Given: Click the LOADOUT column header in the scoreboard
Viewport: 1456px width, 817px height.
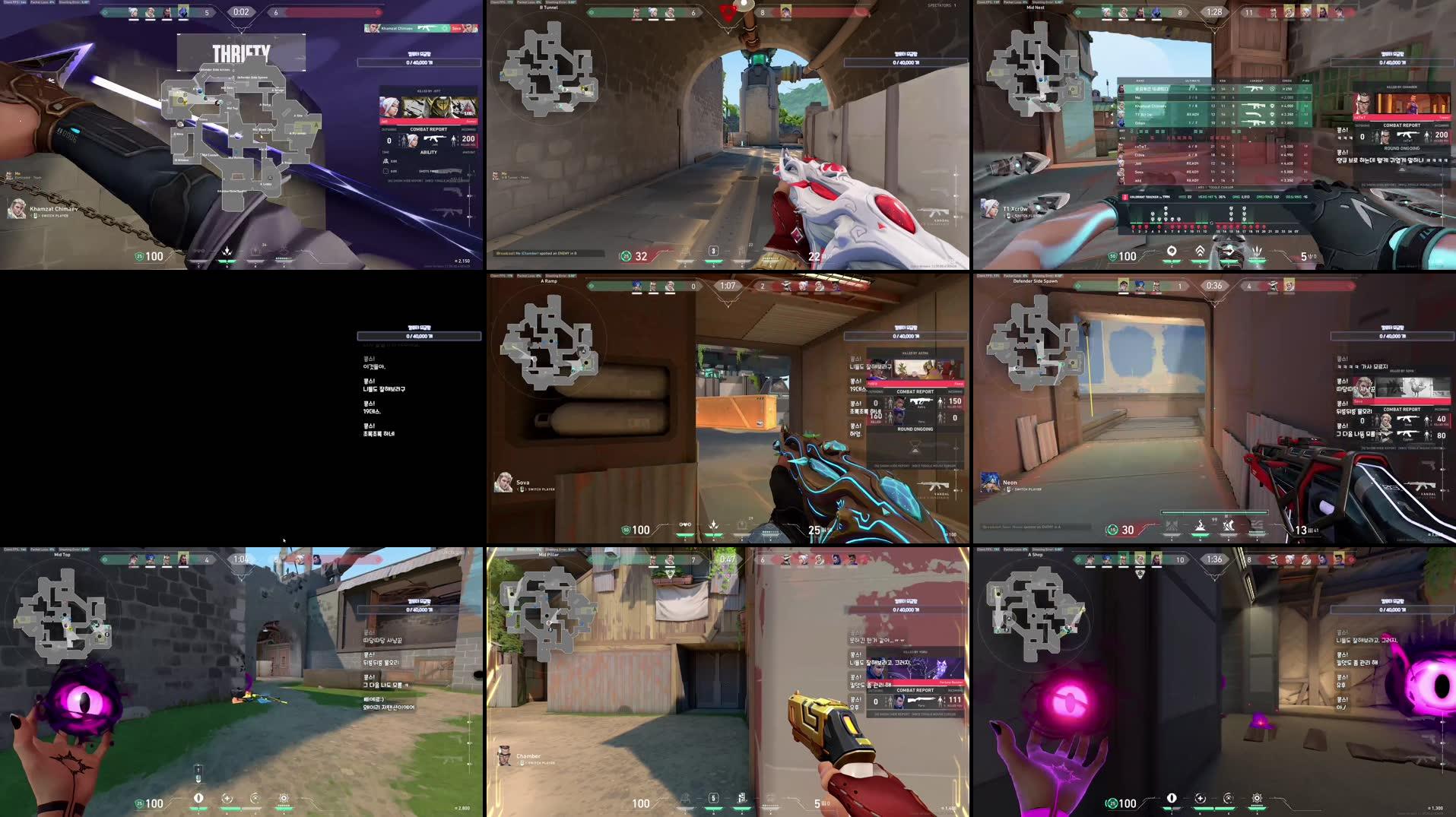Looking at the screenshot, I should click(x=1256, y=81).
